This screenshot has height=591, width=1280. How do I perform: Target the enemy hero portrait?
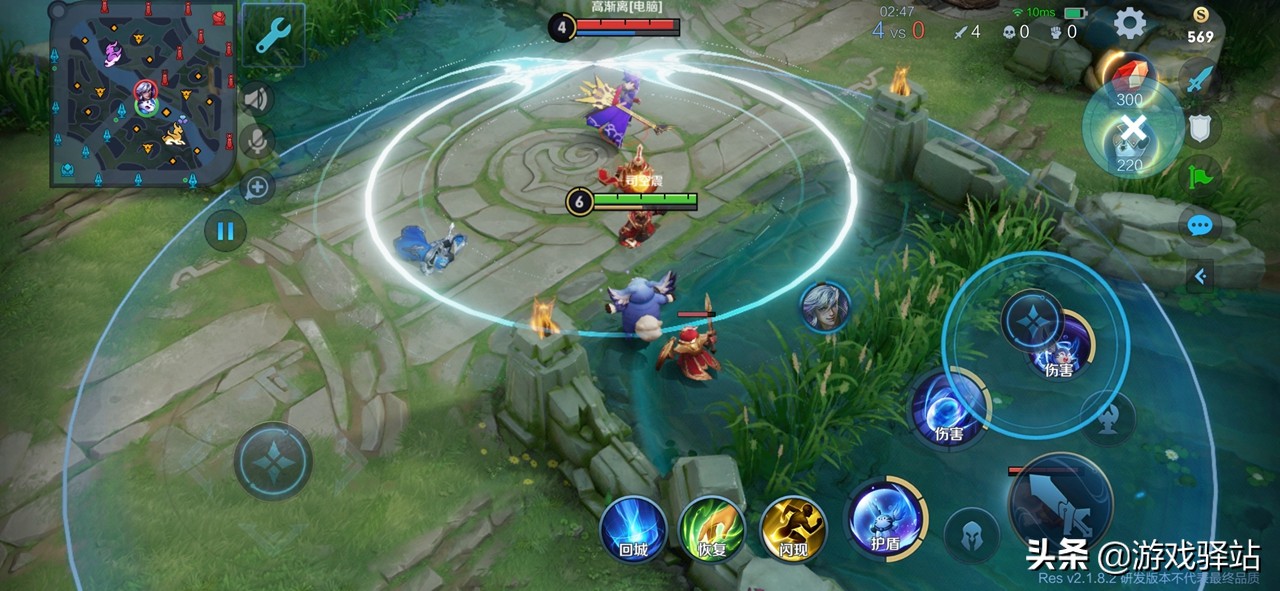point(825,306)
